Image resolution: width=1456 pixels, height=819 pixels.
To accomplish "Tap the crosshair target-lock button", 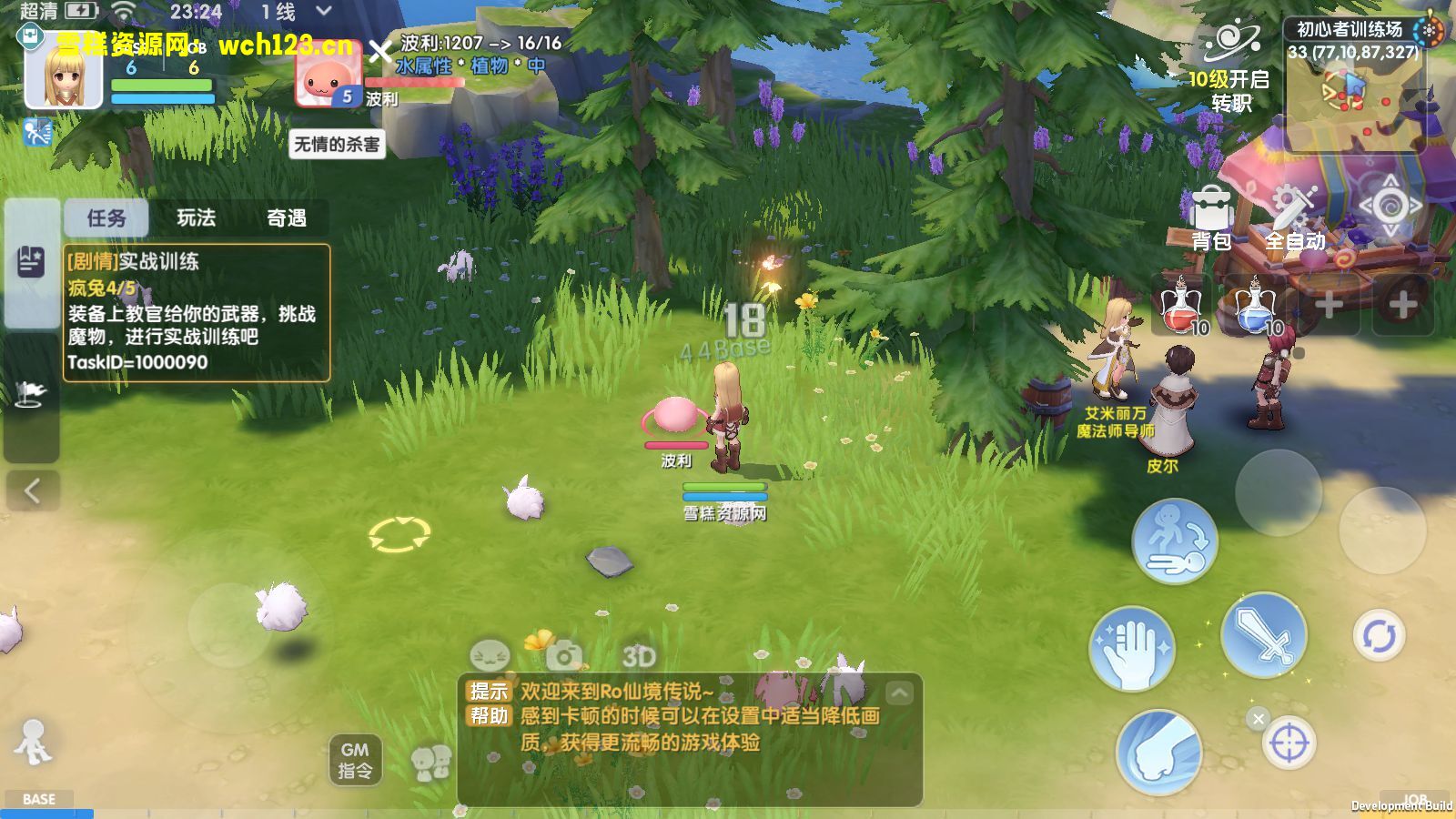I will pos(1289,743).
